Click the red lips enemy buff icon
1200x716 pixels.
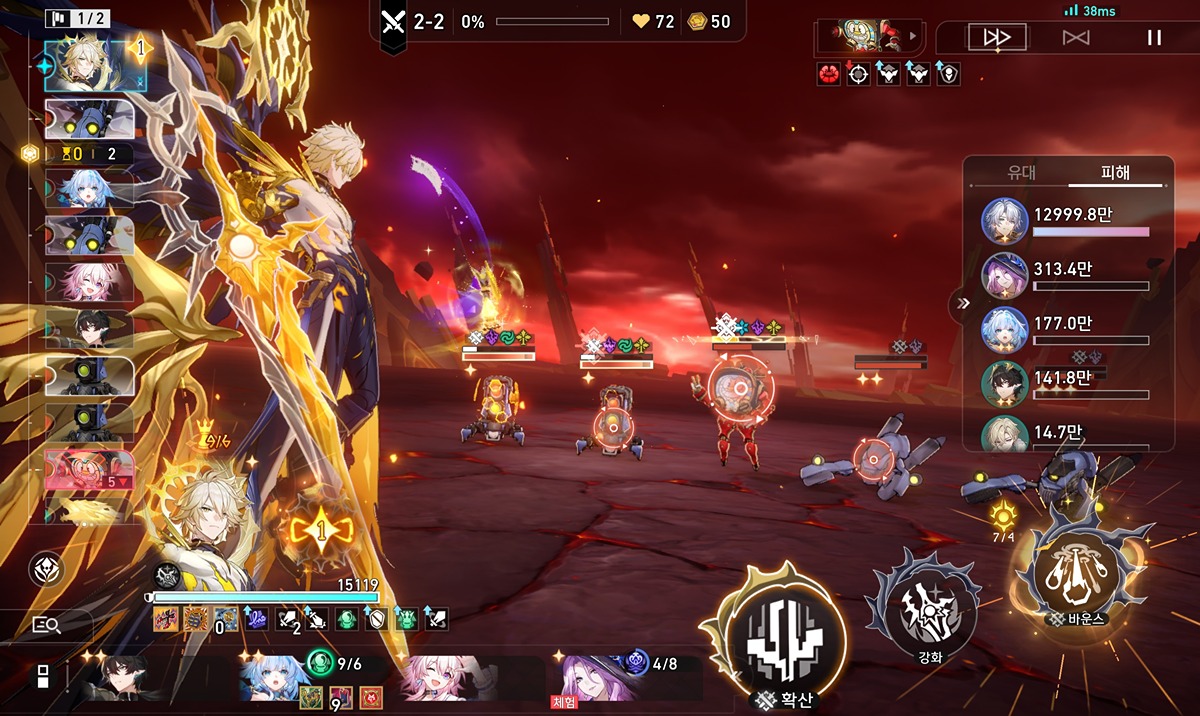[829, 74]
